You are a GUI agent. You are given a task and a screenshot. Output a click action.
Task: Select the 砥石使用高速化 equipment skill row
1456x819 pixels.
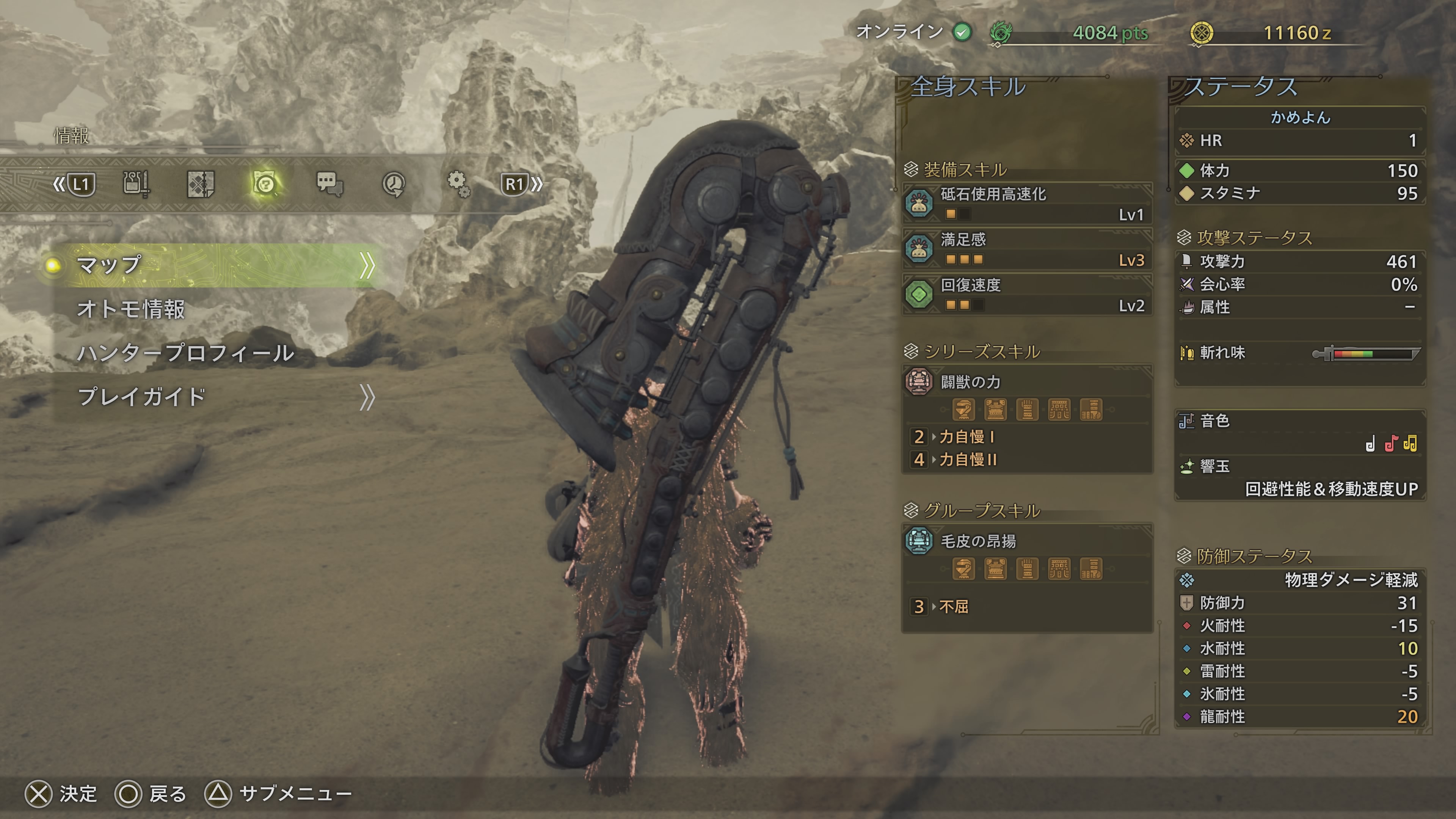[1027, 204]
